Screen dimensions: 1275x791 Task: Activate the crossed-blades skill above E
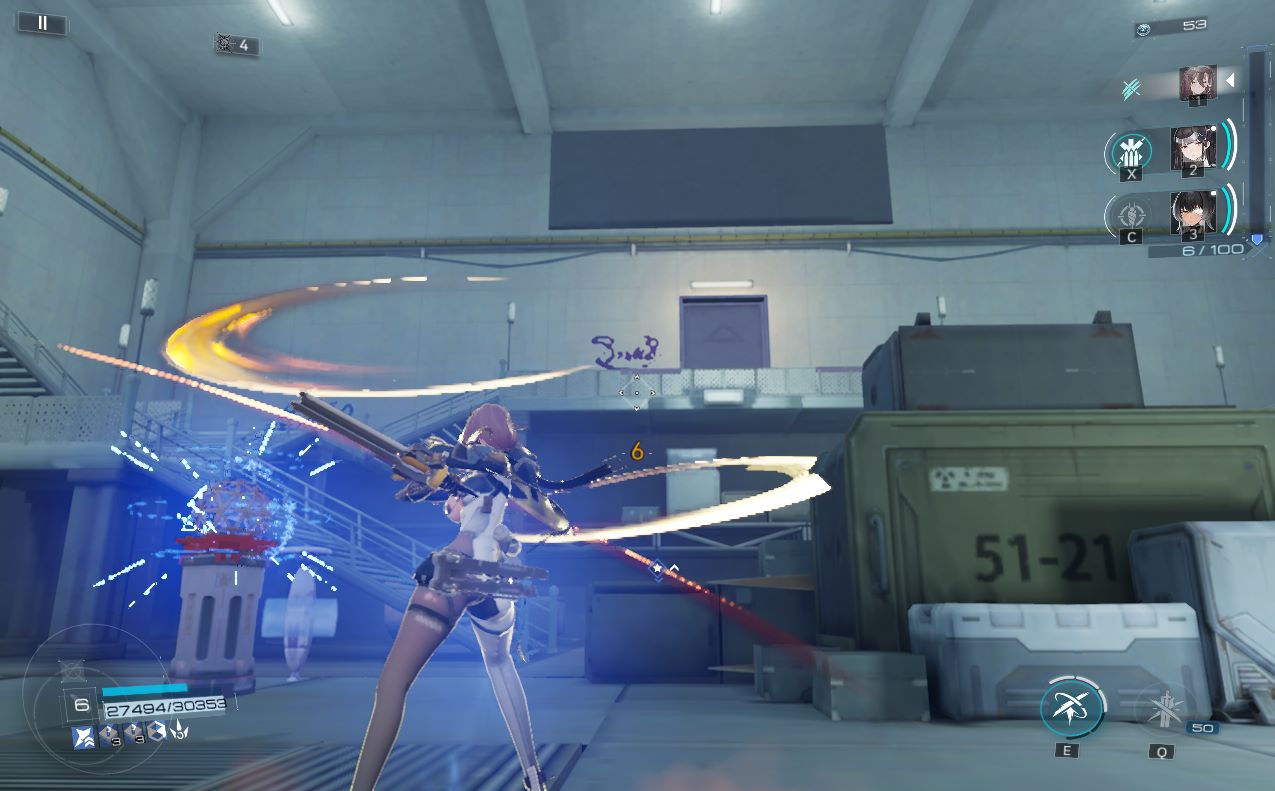1071,707
